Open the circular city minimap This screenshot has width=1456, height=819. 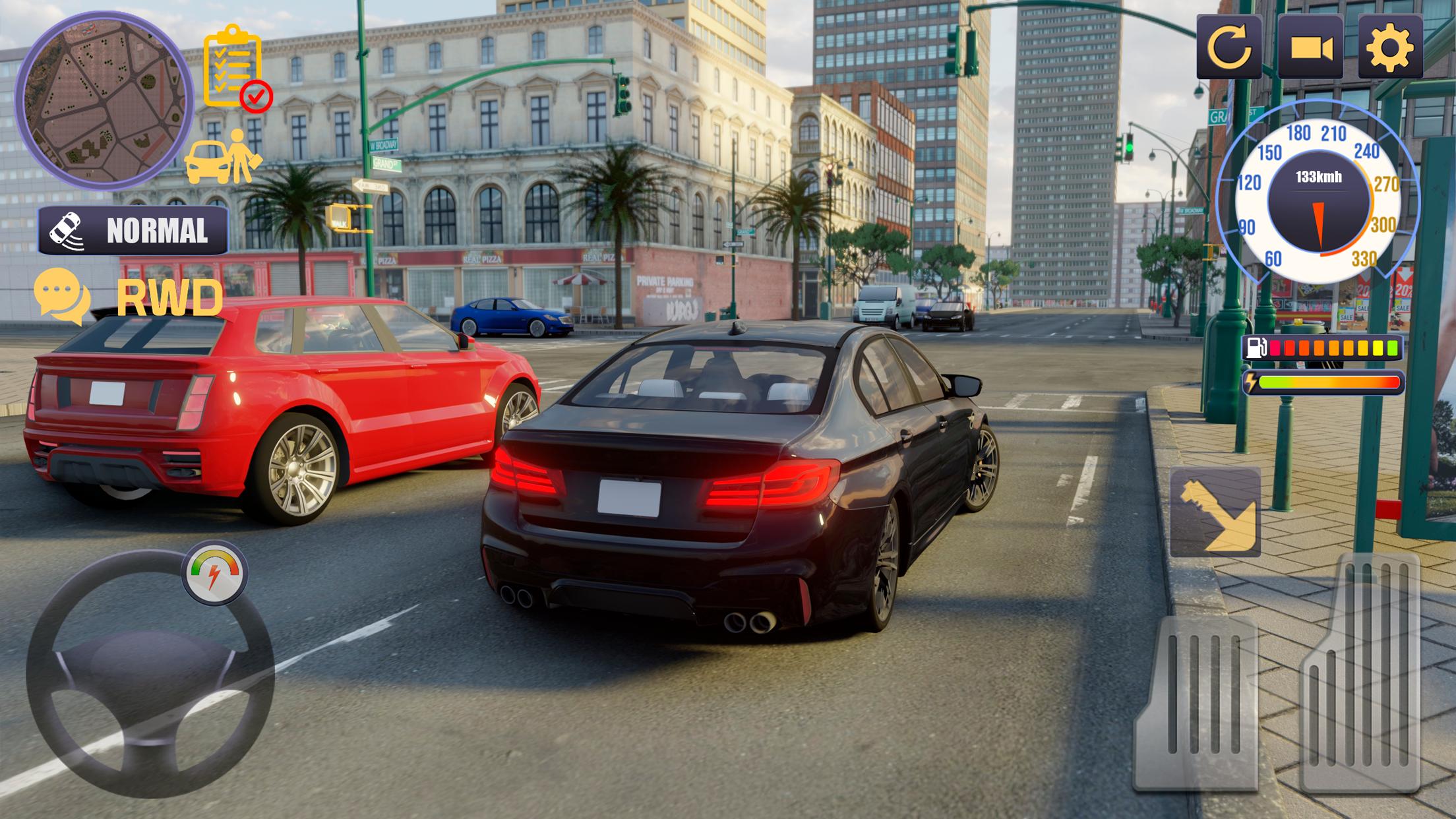pos(104,101)
